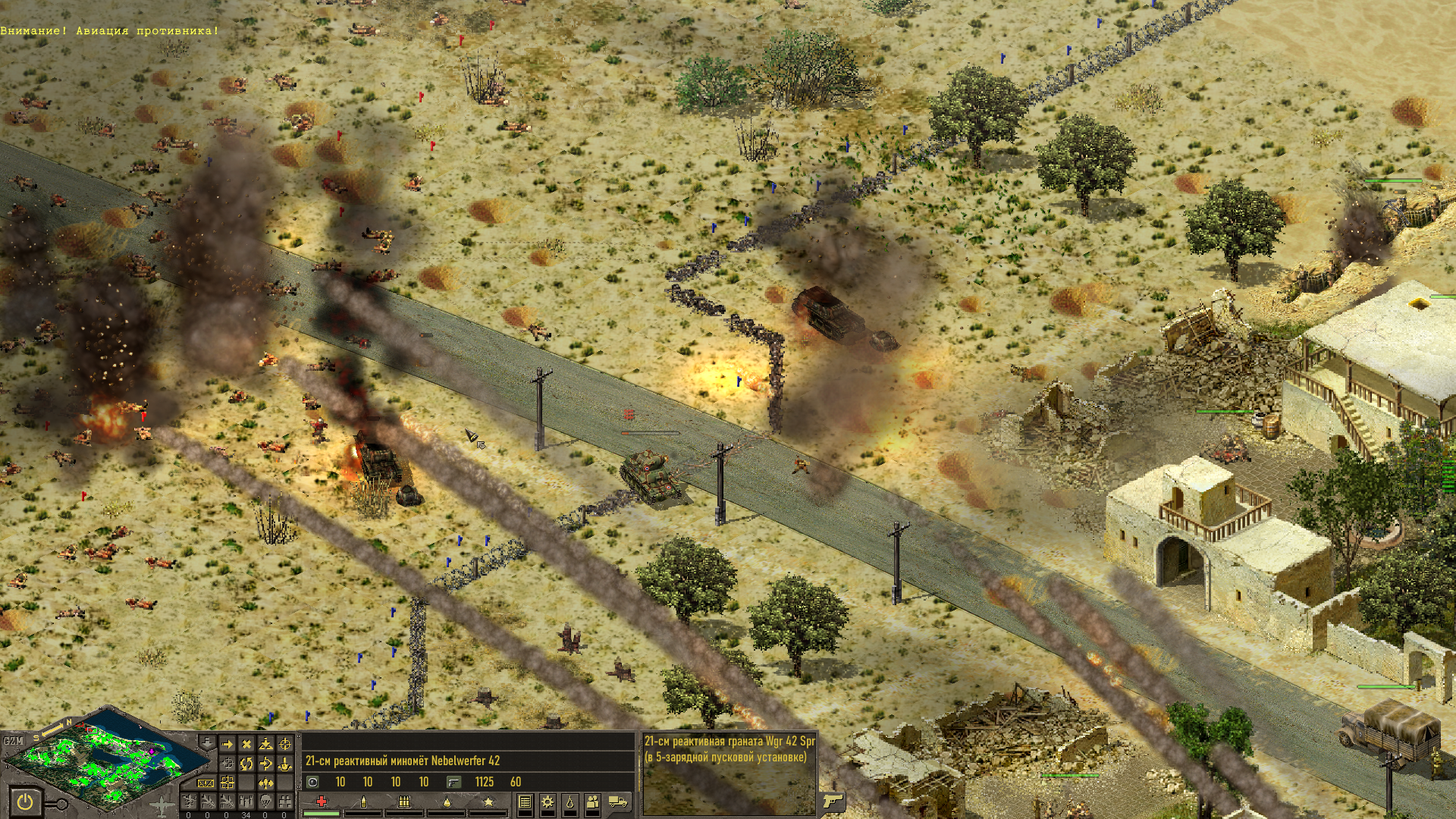Click the pistol tab beside ammo panel

pyautogui.click(x=832, y=801)
